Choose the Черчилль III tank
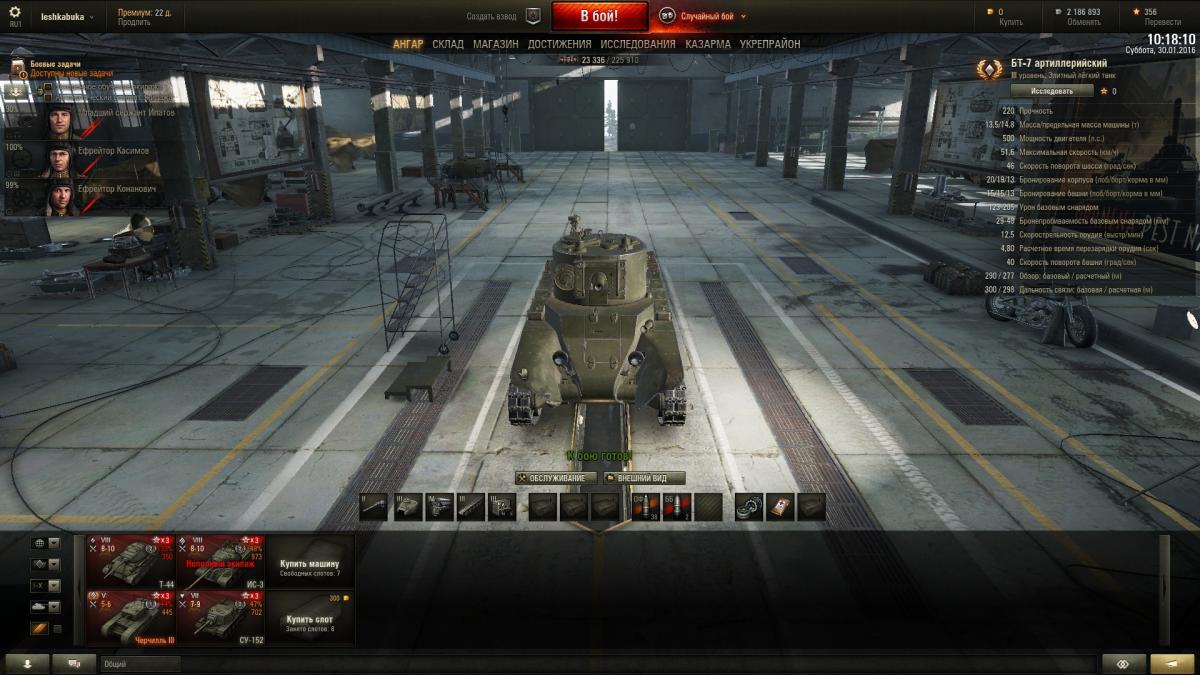 pyautogui.click(x=130, y=617)
